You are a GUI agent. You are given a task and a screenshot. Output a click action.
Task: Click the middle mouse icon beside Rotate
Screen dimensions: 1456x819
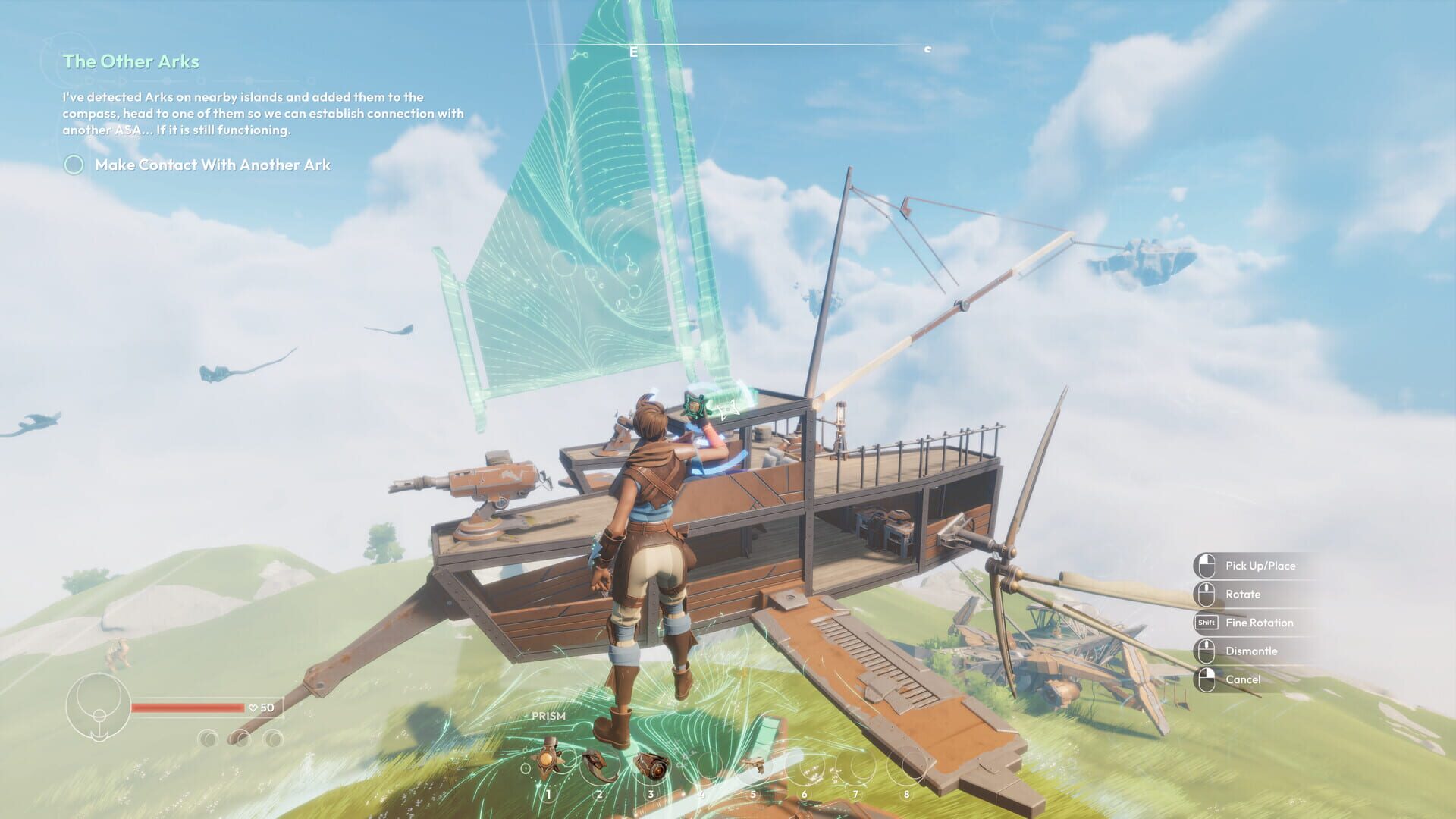(1206, 594)
